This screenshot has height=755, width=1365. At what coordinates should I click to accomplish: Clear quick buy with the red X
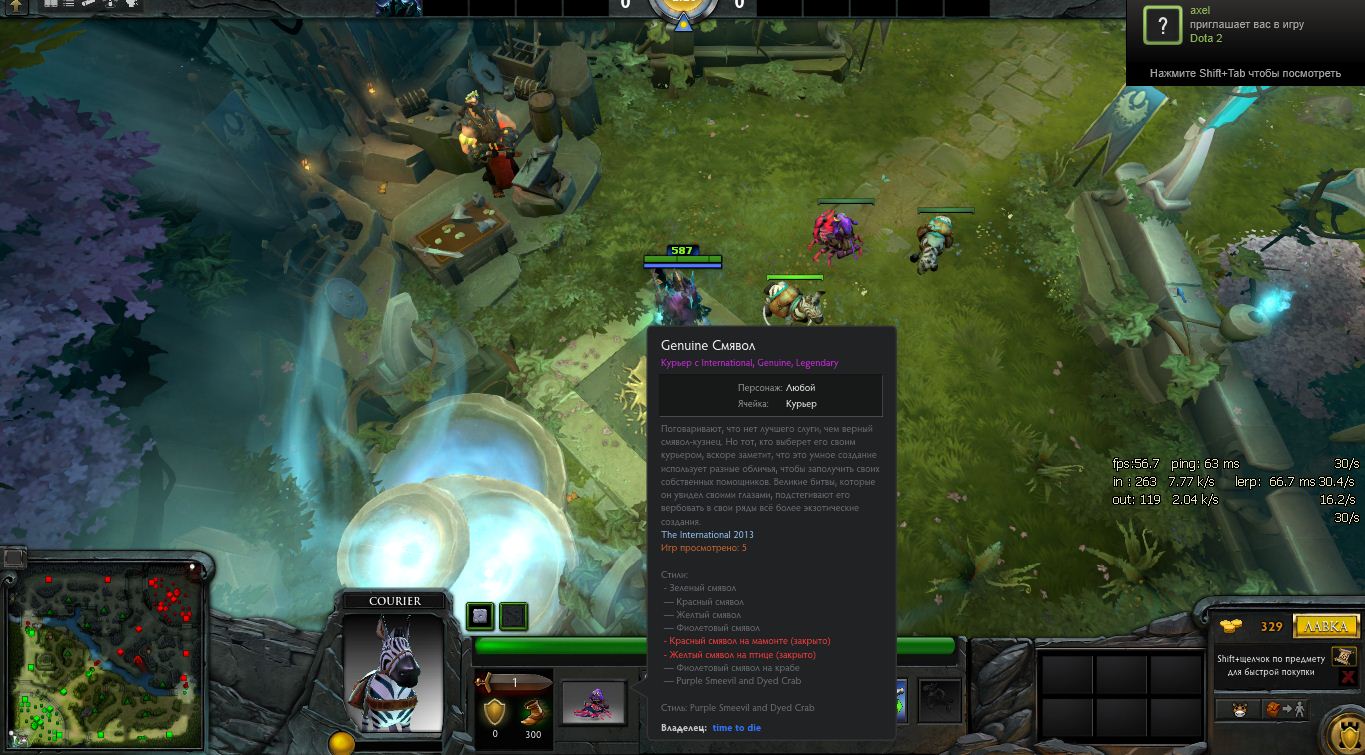[1347, 677]
